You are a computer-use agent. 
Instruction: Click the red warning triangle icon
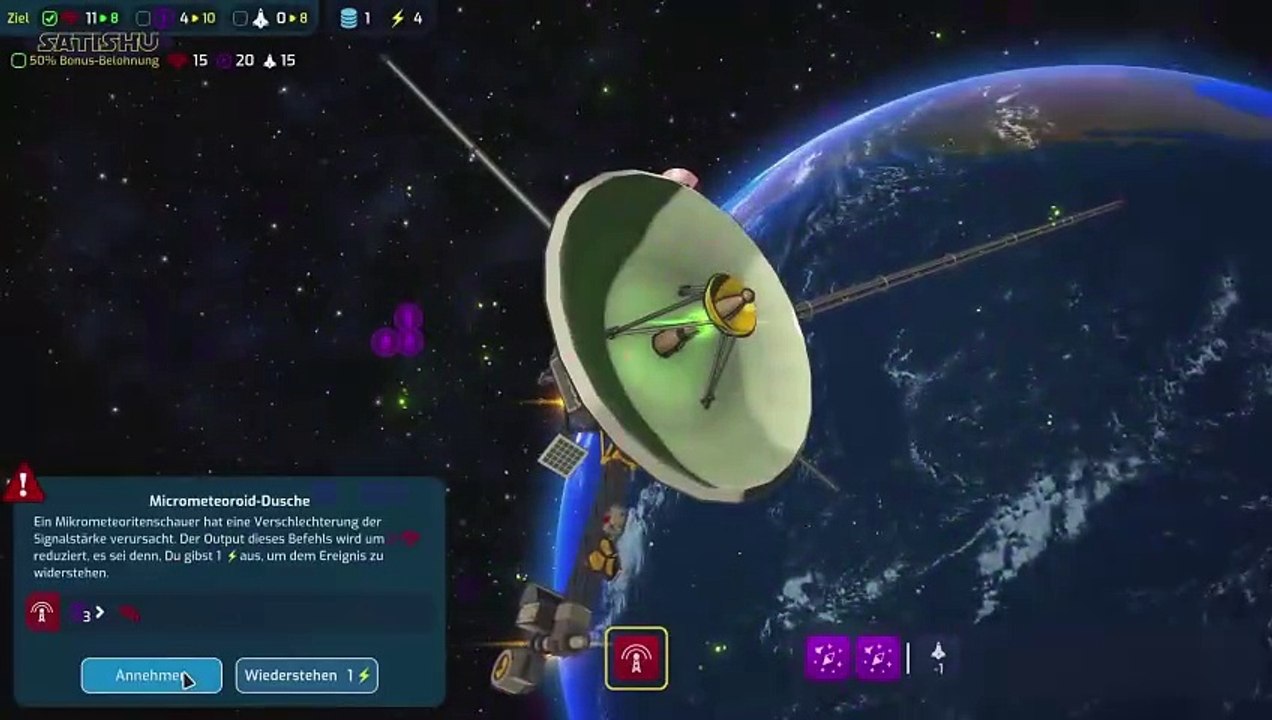pyautogui.click(x=22, y=484)
